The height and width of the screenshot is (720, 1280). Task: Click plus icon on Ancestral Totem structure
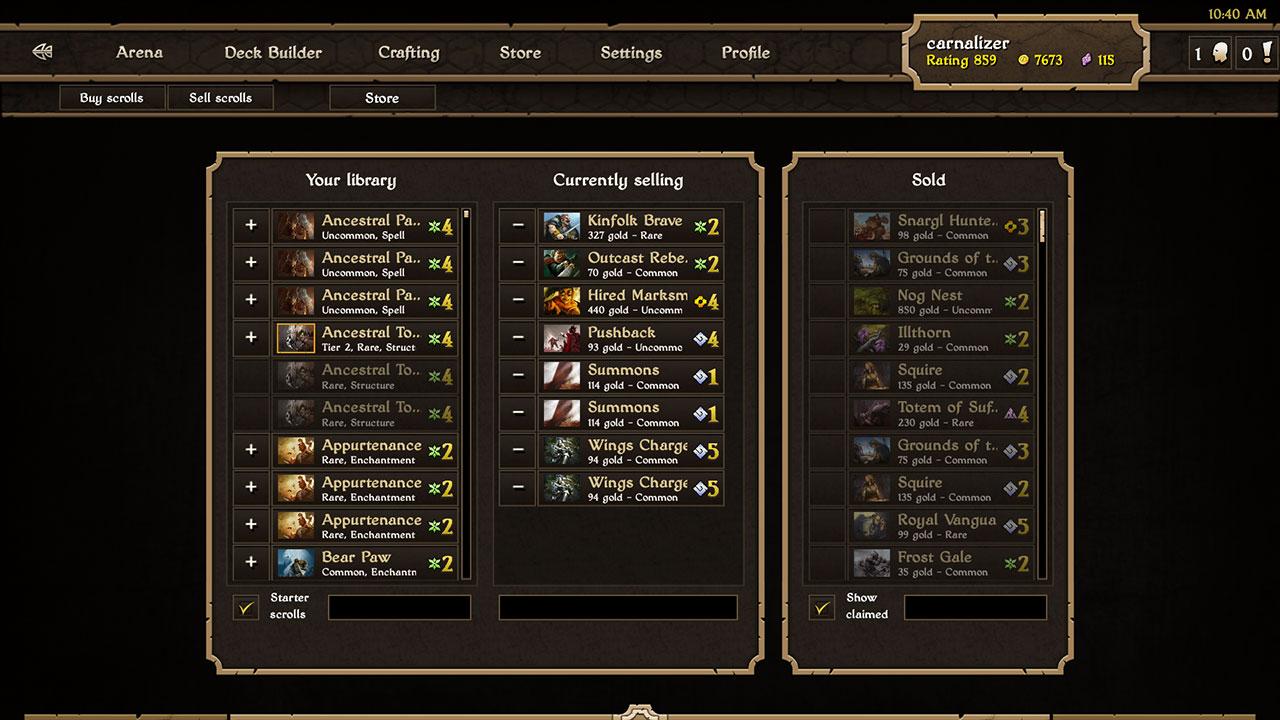click(250, 337)
